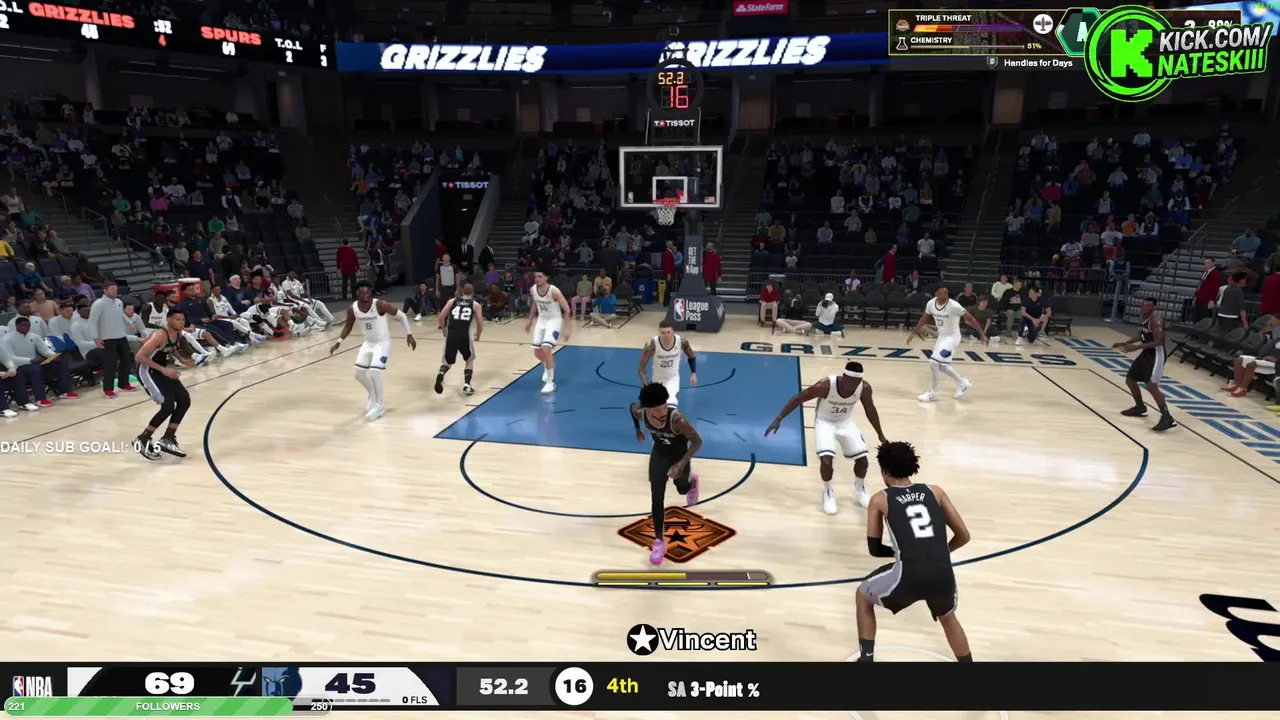This screenshot has width=1280, height=720.
Task: Click the Chemistry flask icon
Action: tap(902, 44)
